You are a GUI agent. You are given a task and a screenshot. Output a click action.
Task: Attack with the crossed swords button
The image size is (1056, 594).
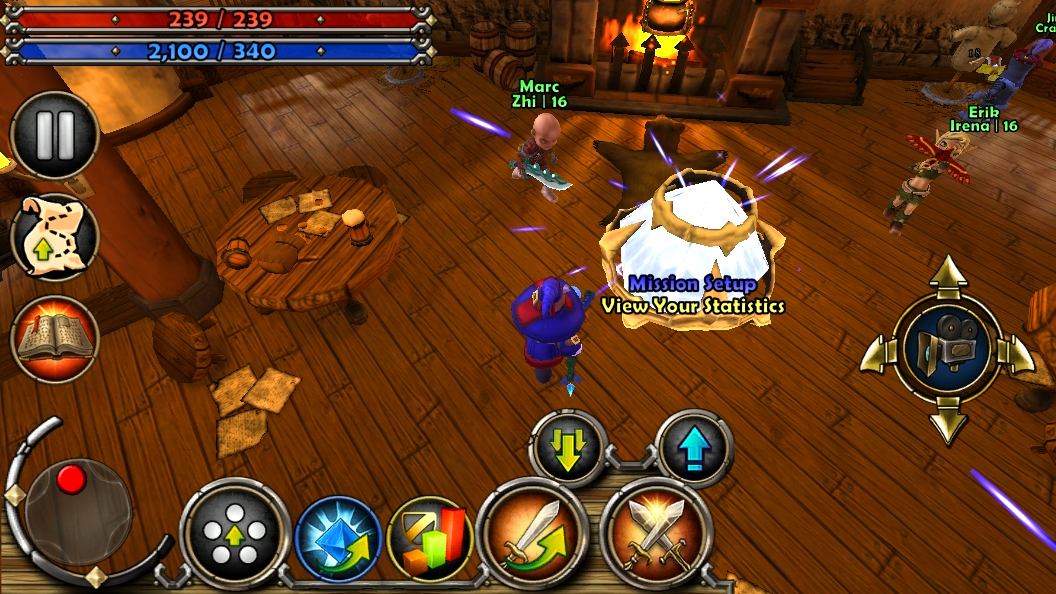point(656,533)
